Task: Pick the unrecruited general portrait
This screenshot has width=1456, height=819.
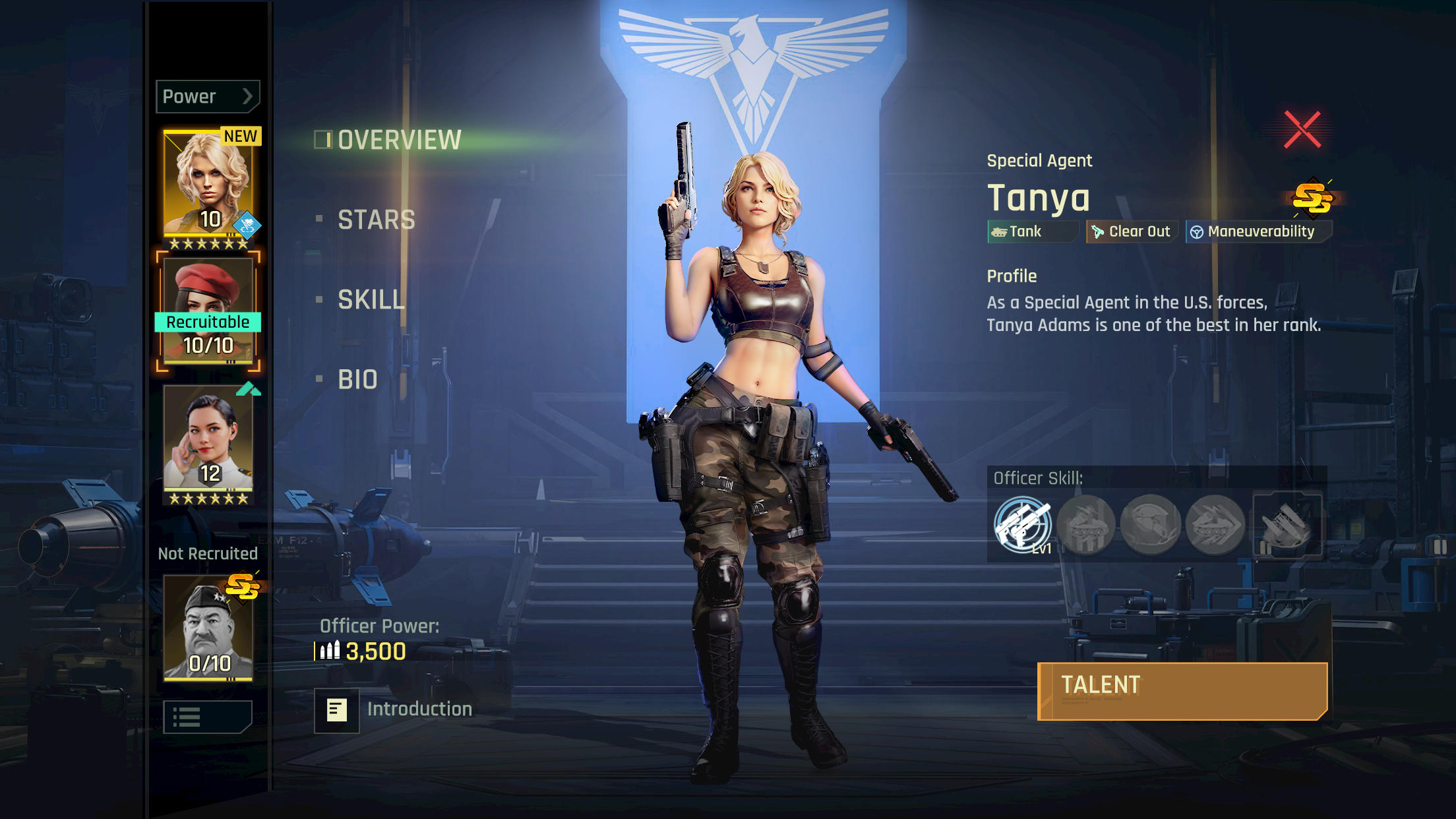Action: pyautogui.click(x=208, y=626)
